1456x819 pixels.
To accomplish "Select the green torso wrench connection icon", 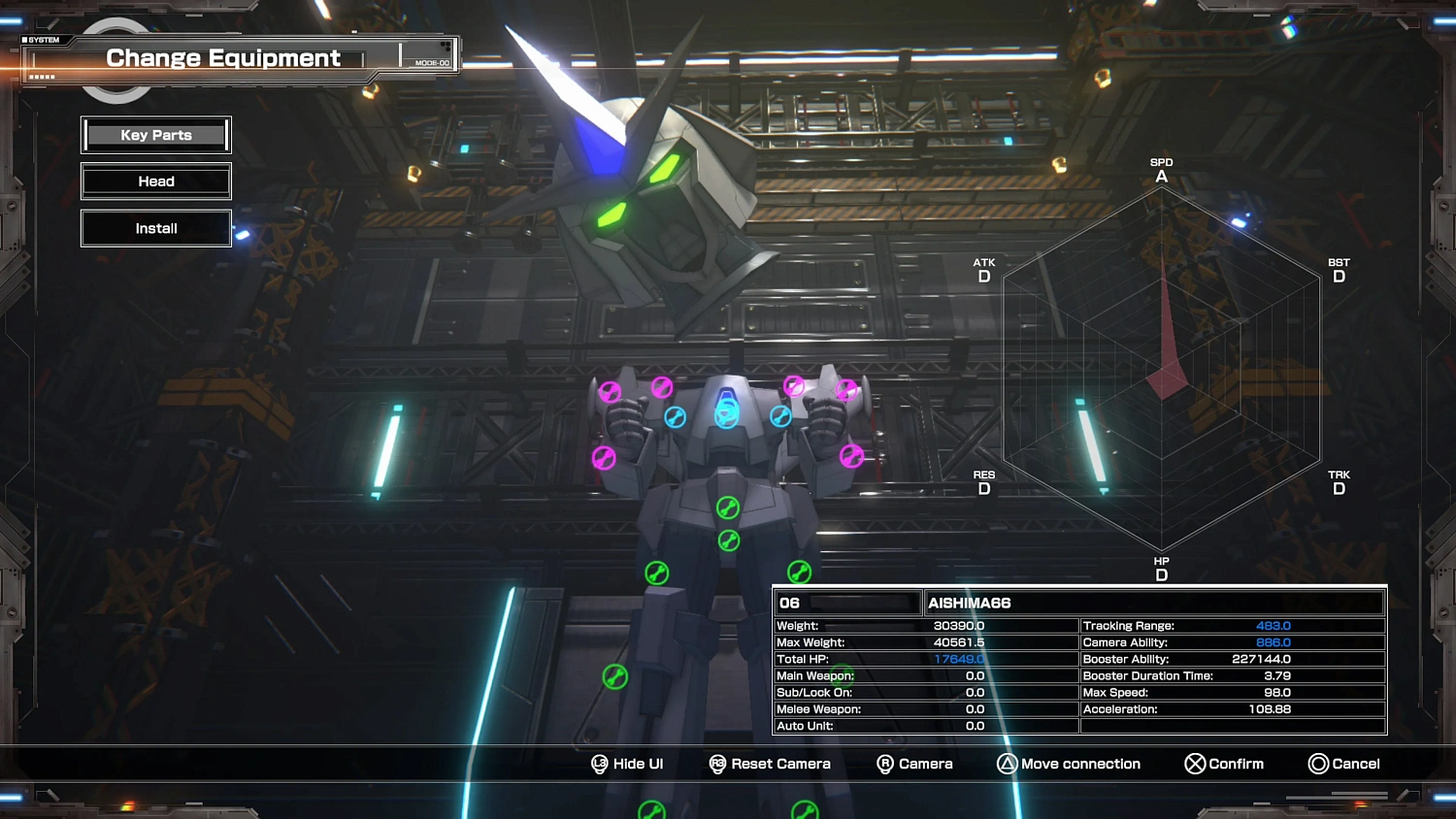I will pyautogui.click(x=726, y=507).
